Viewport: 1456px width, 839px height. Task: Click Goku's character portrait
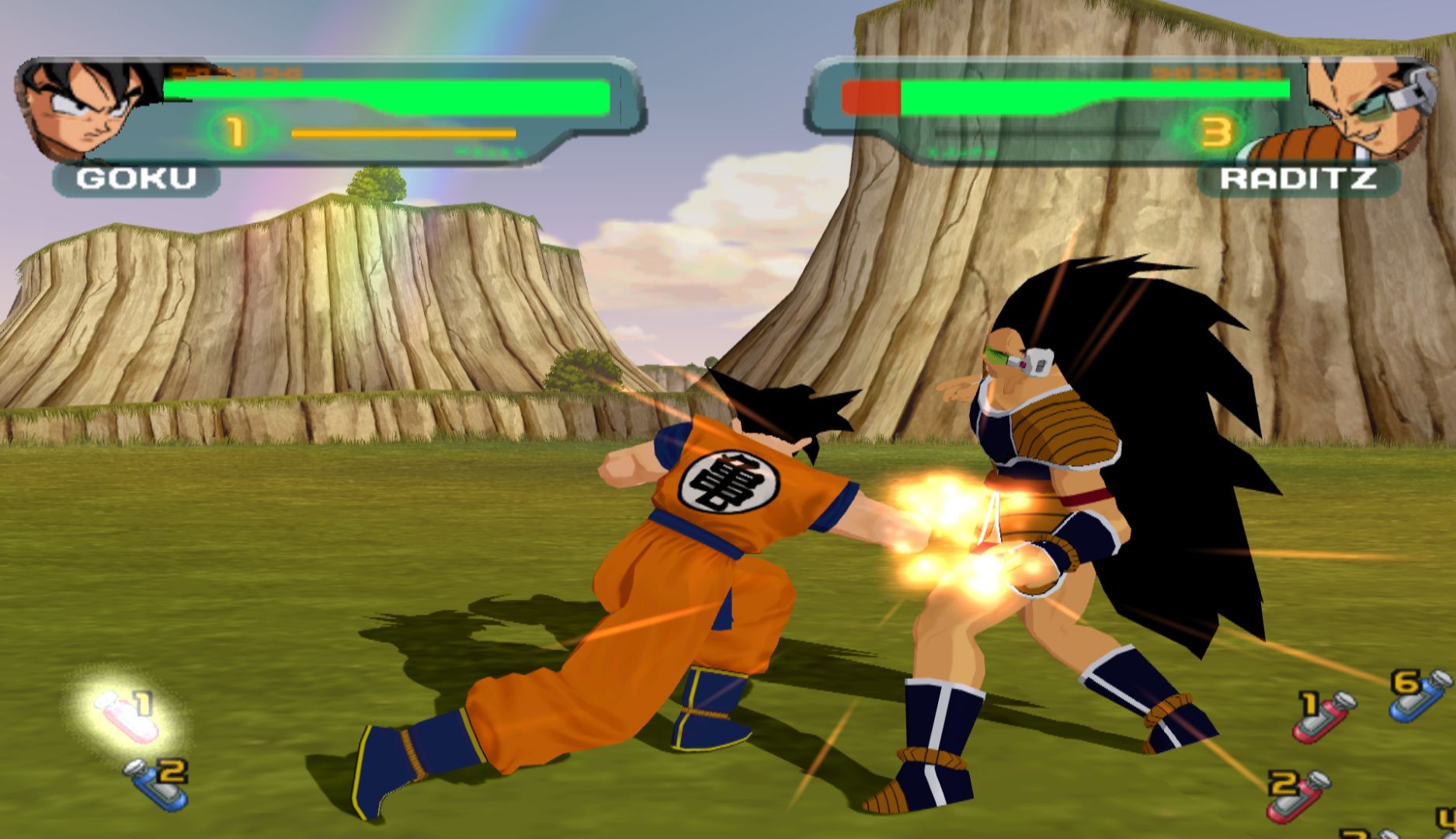[x=87, y=108]
